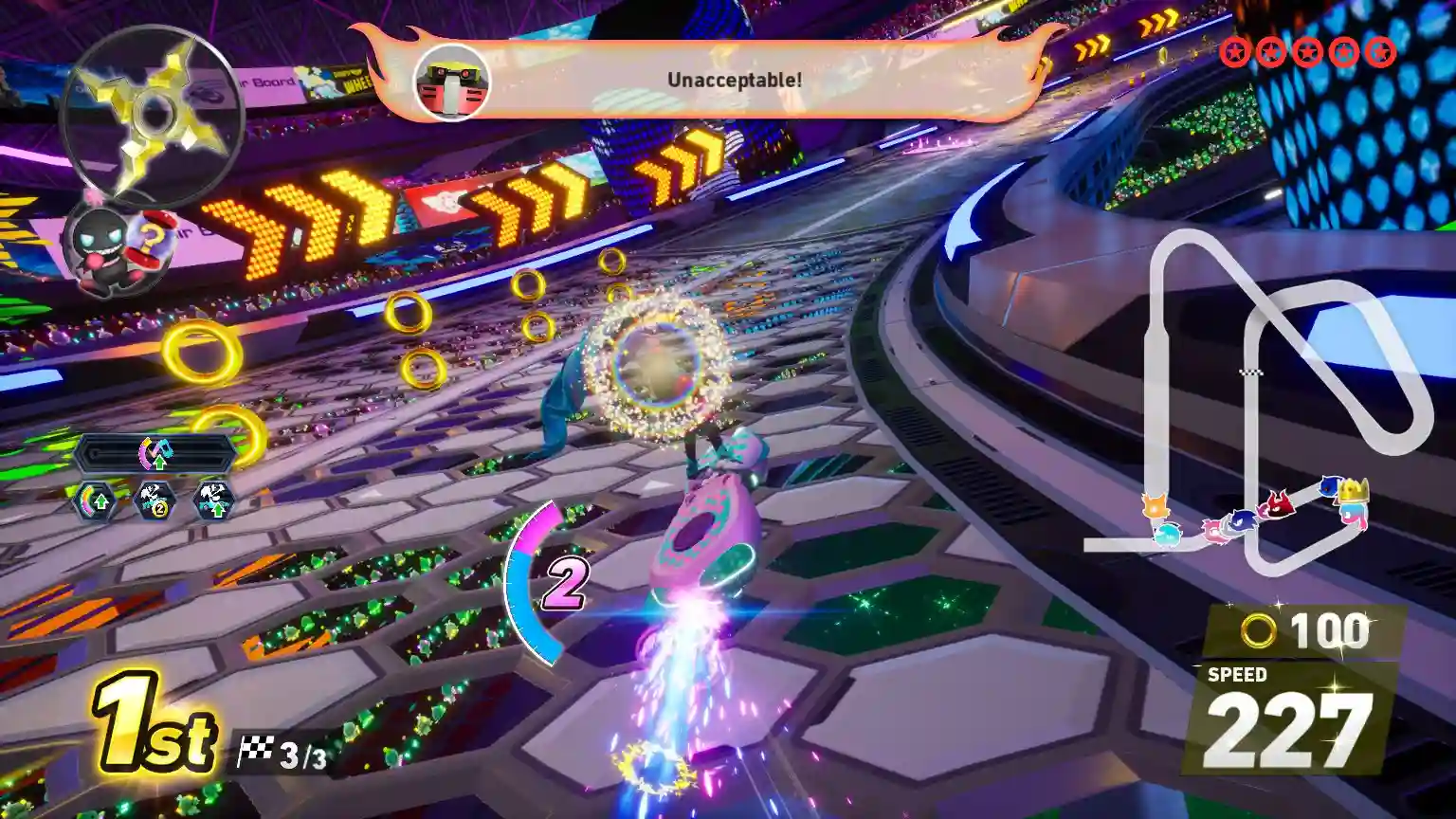Select the golden shuriken item slot

(152, 116)
